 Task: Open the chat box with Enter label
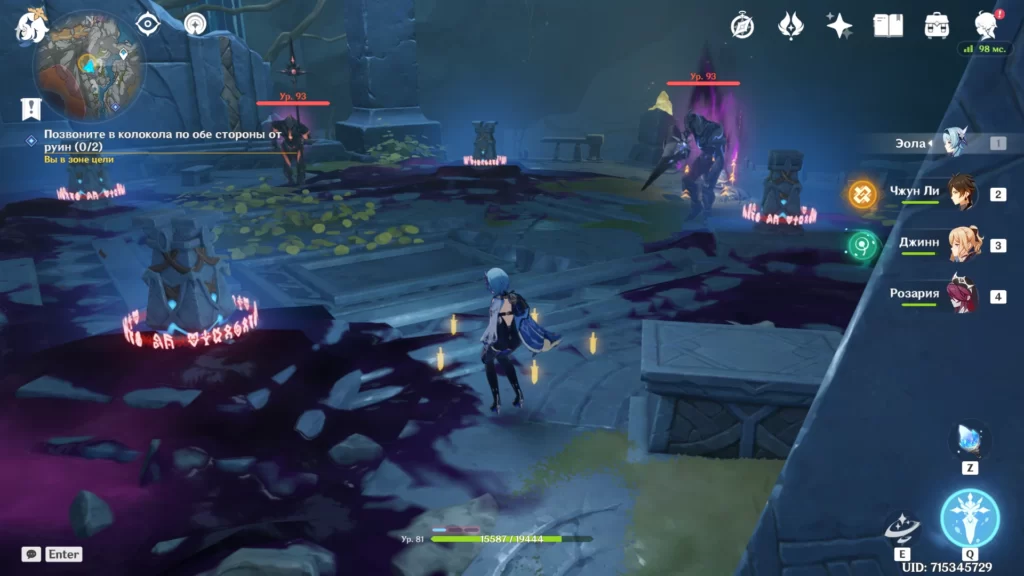[x=52, y=554]
